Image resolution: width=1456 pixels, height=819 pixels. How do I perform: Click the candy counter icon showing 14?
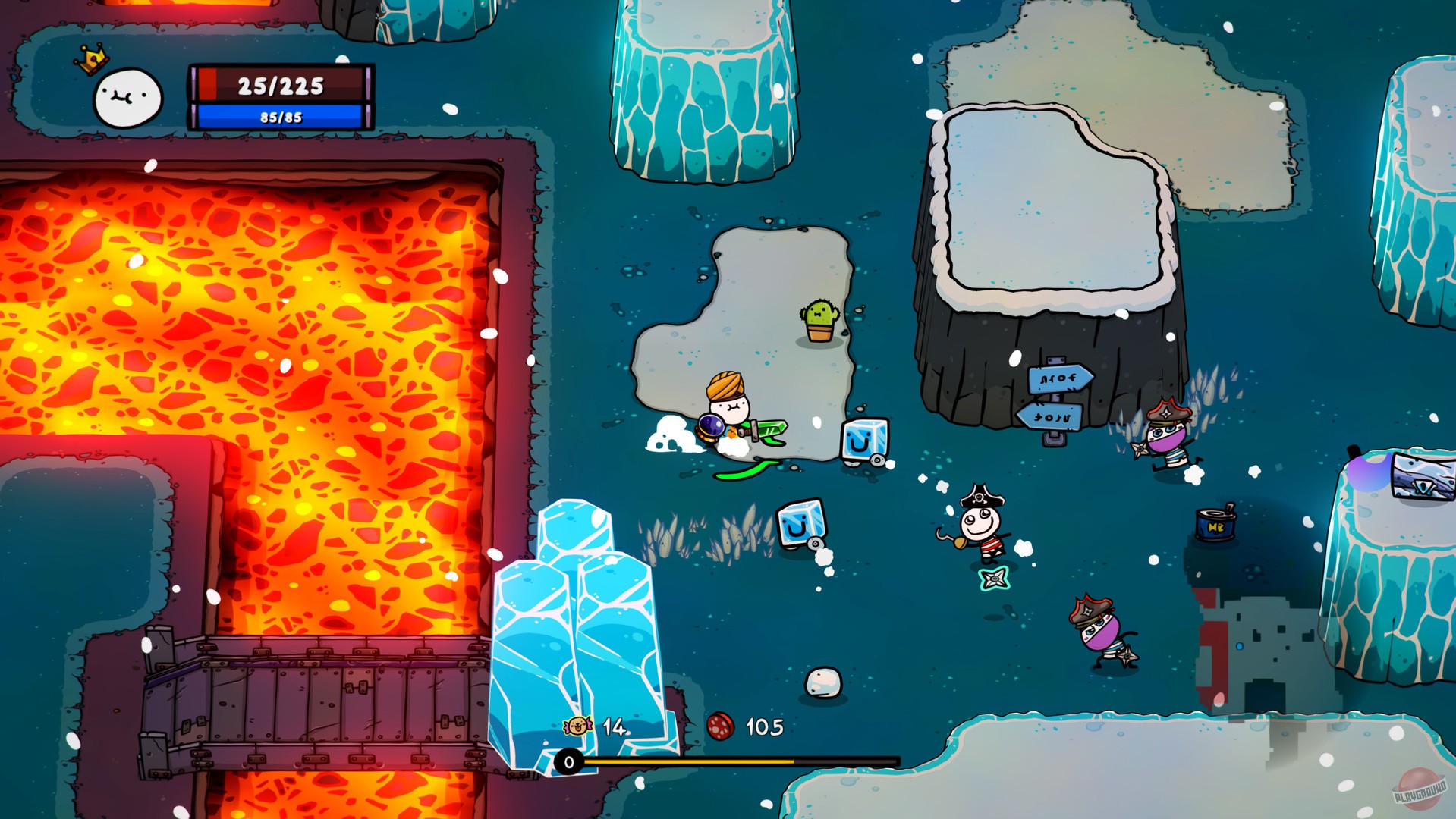(x=578, y=726)
